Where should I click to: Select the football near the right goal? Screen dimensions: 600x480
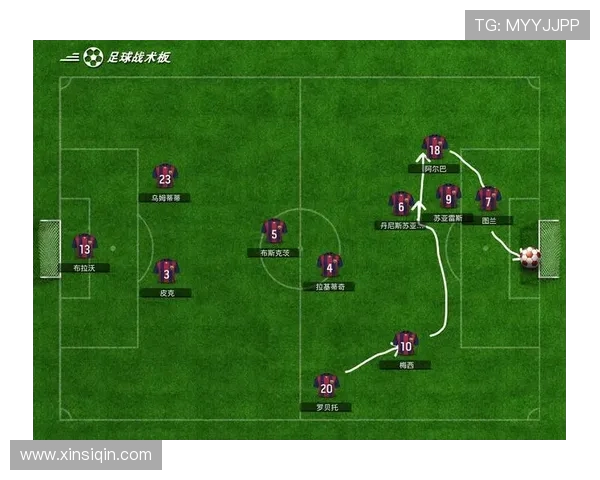click(530, 257)
